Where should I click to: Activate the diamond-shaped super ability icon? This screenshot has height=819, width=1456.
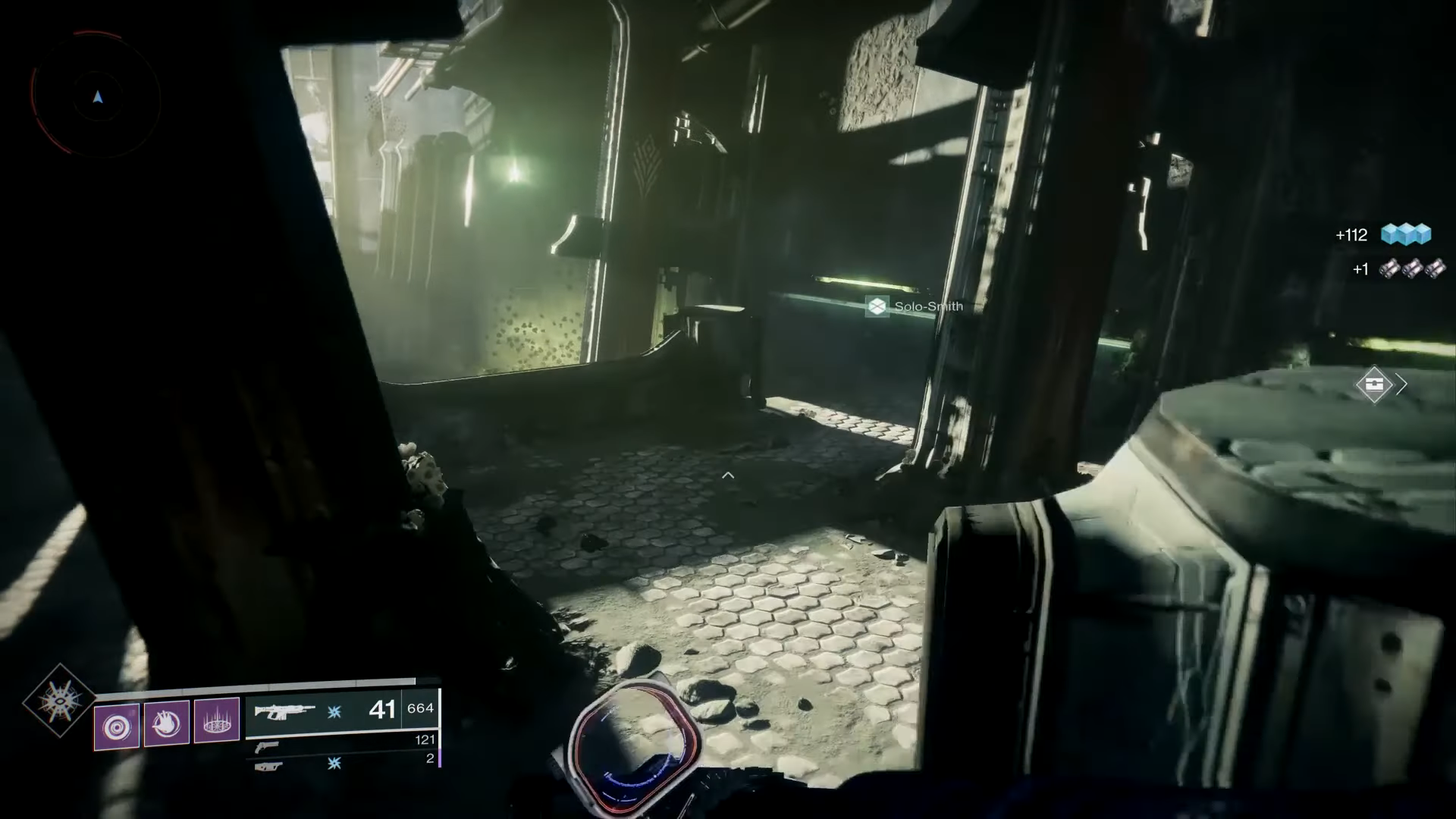58,701
